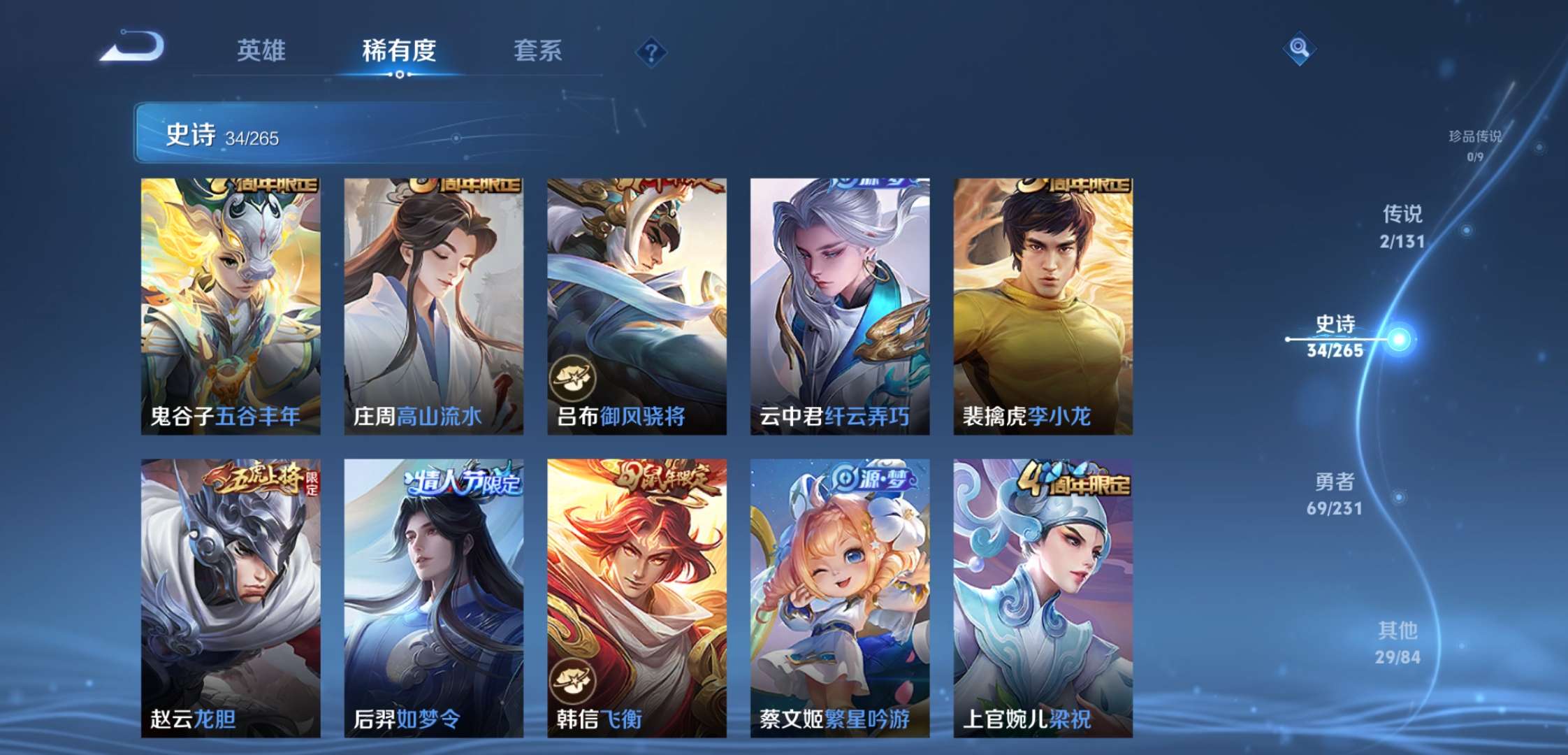Screen dimensions: 1568x755
Task: Click the 稀有度 tab label
Action: pyautogui.click(x=399, y=50)
